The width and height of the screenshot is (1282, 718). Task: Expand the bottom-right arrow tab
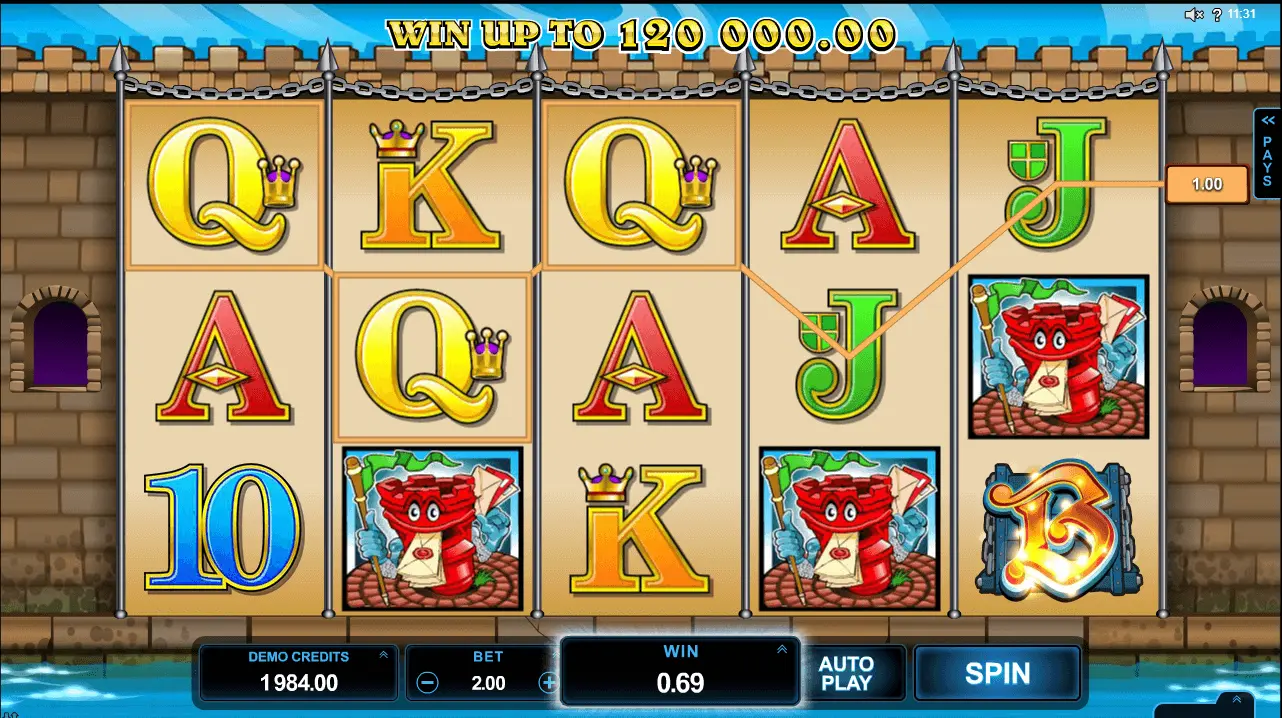coord(1236,700)
